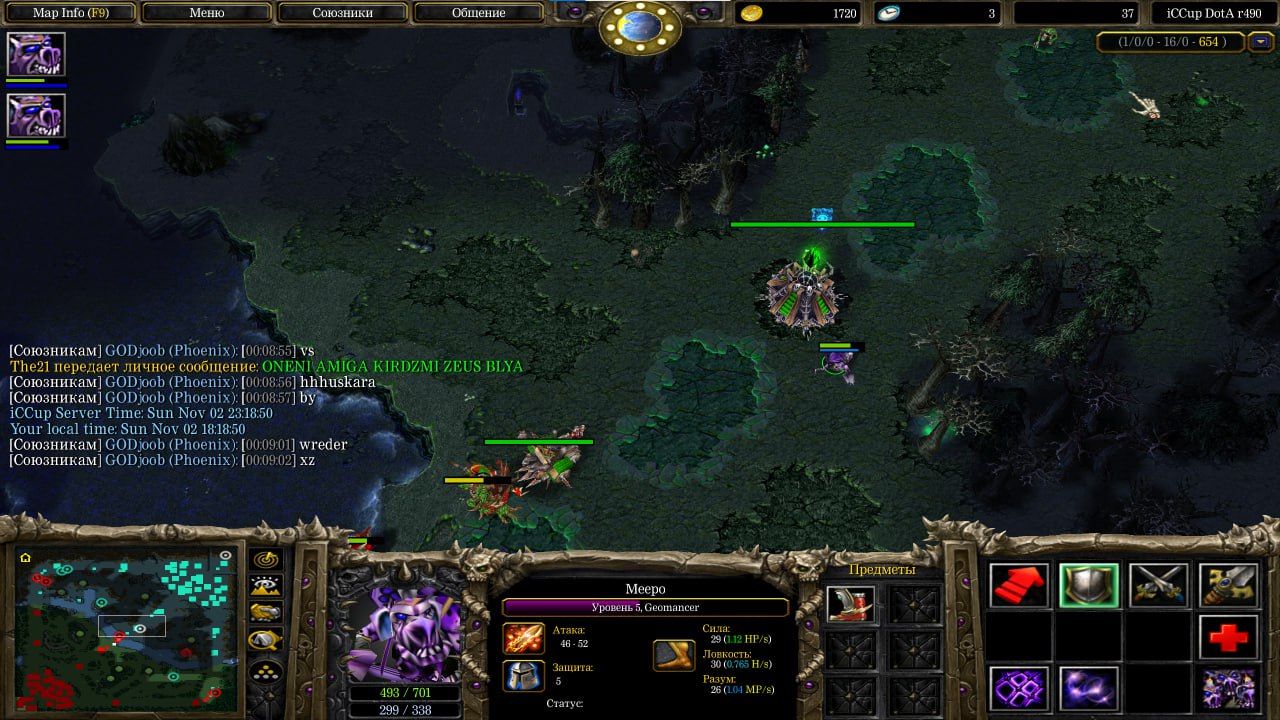Select the green-highlighted shield command
1280x720 pixels.
[x=1089, y=585]
